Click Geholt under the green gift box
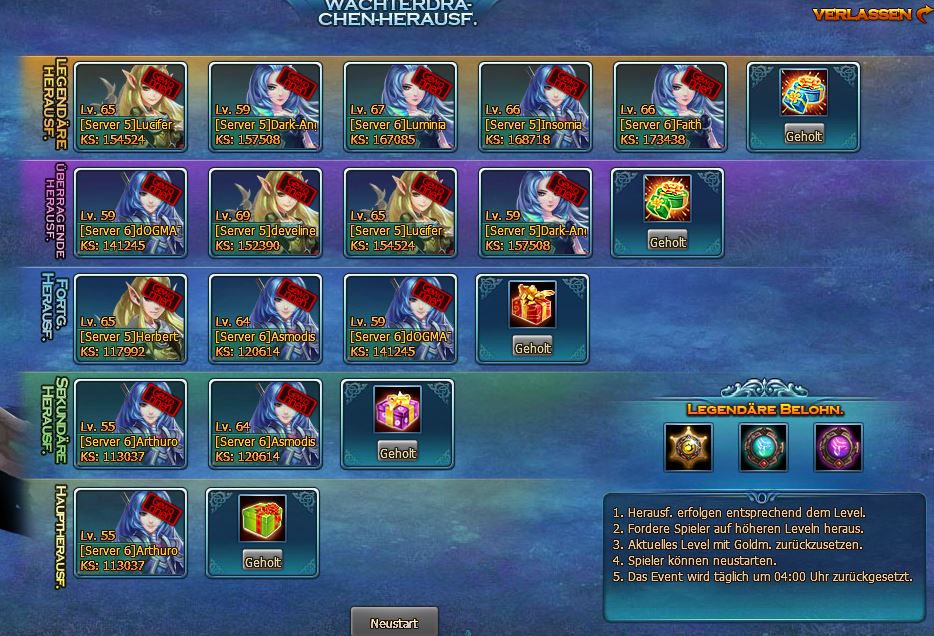Viewport: 934px width, 636px height. (262, 562)
